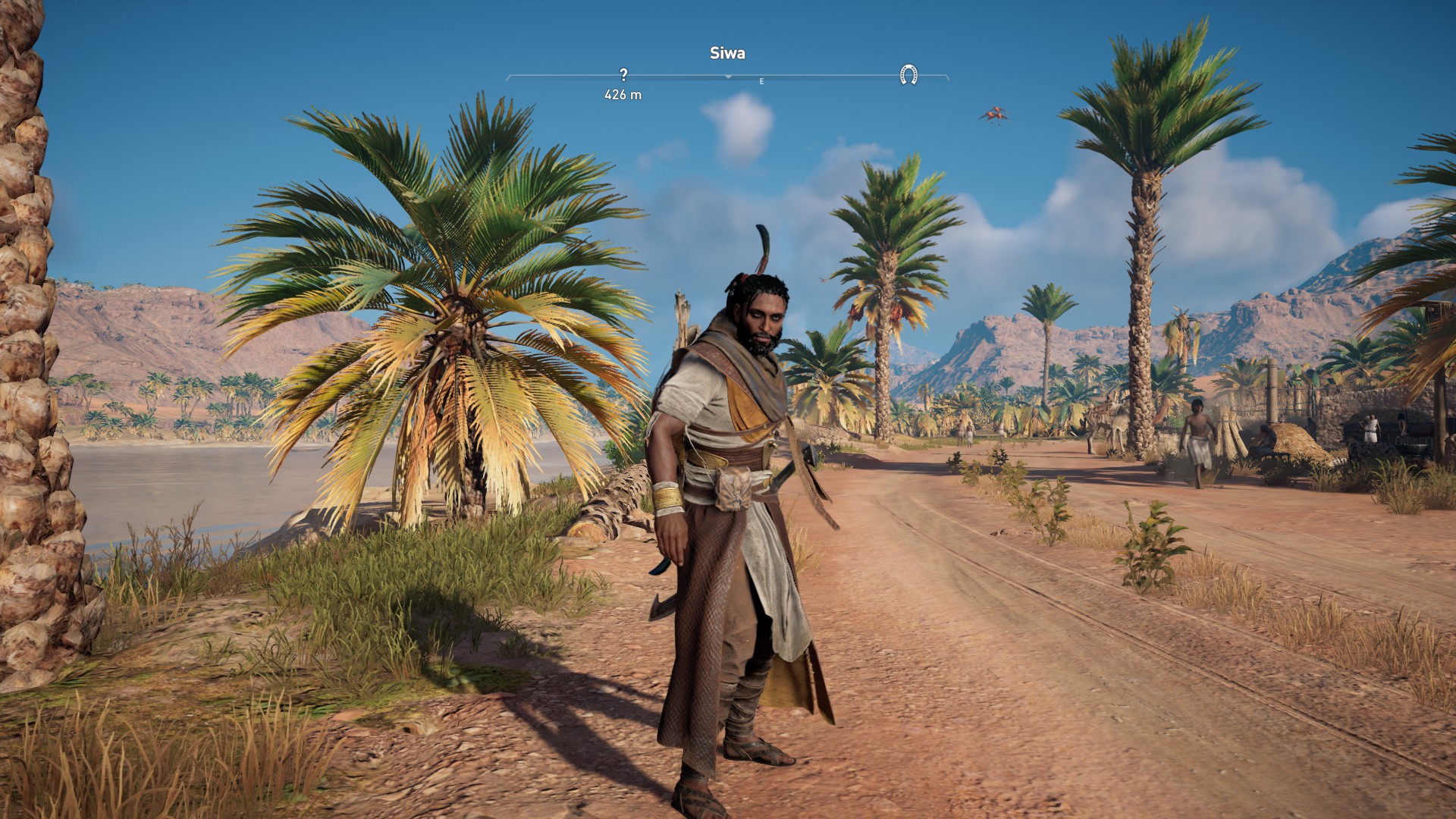Select Senu the eagle flying in the sky
The height and width of the screenshot is (819, 1456).
[994, 113]
